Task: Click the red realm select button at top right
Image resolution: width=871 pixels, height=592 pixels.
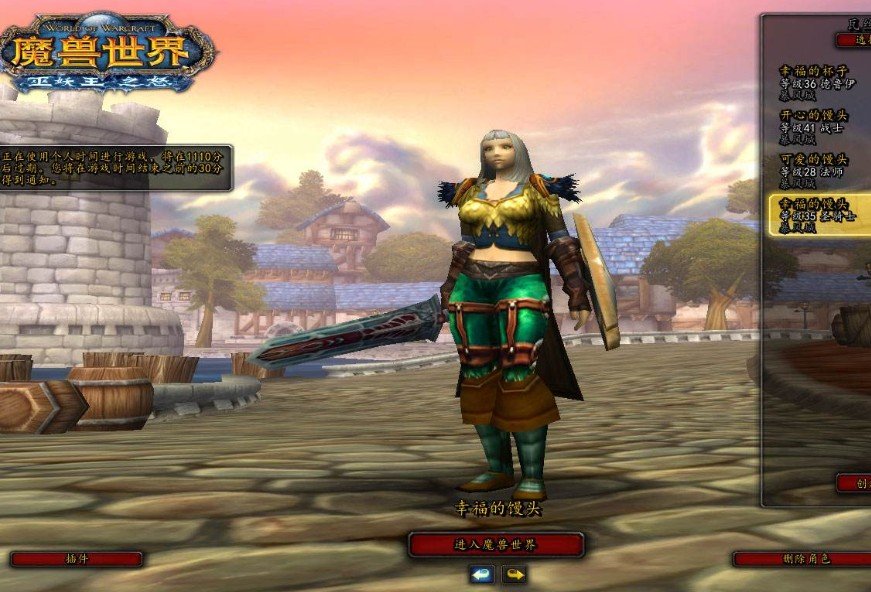Action: [x=855, y=40]
